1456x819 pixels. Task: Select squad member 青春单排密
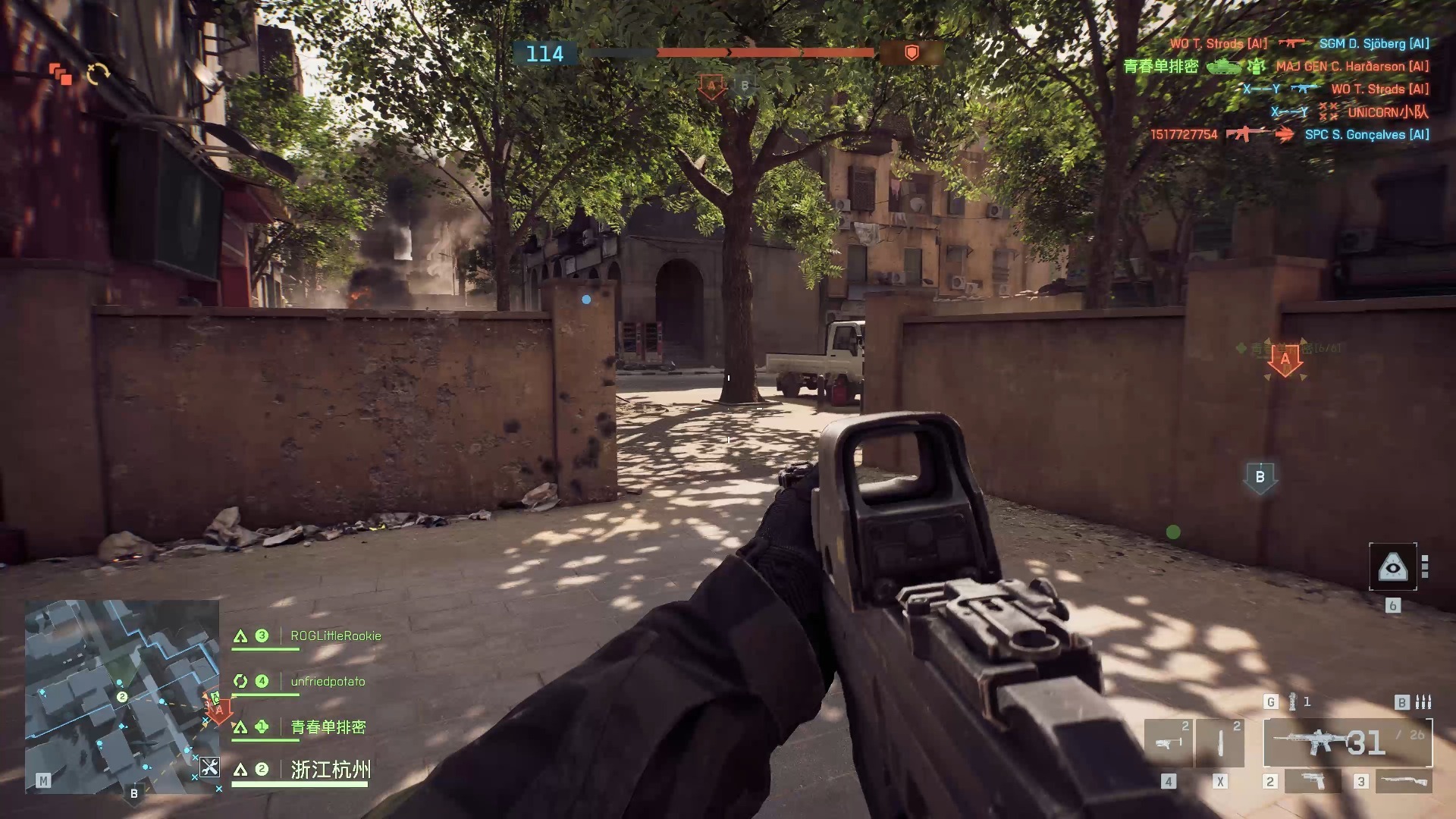(328, 726)
